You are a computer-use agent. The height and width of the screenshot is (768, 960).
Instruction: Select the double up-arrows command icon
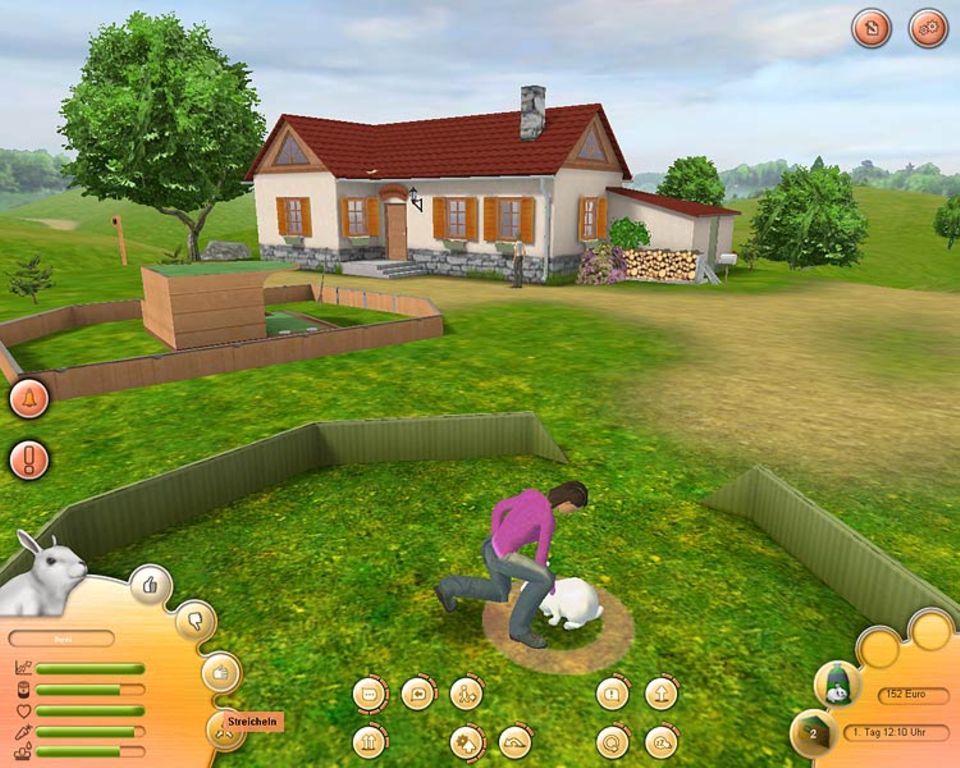coord(370,742)
